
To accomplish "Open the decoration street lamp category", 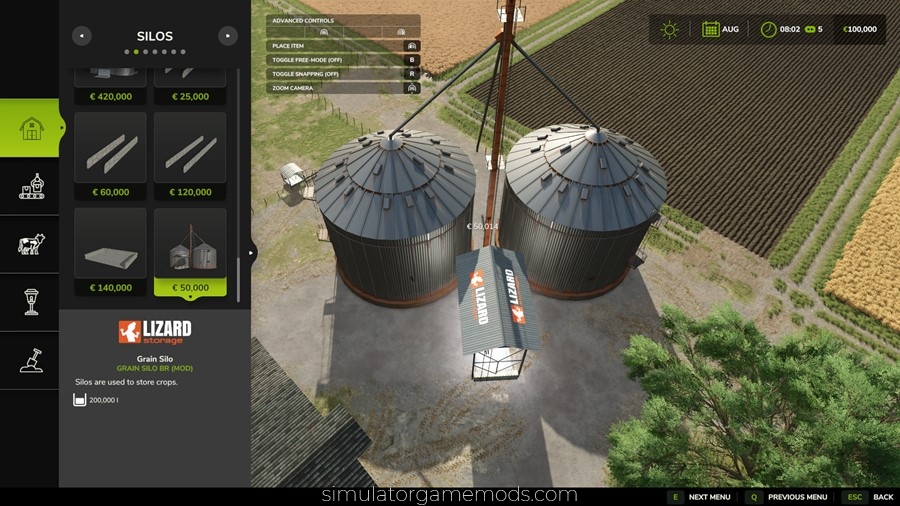I will click(31, 302).
